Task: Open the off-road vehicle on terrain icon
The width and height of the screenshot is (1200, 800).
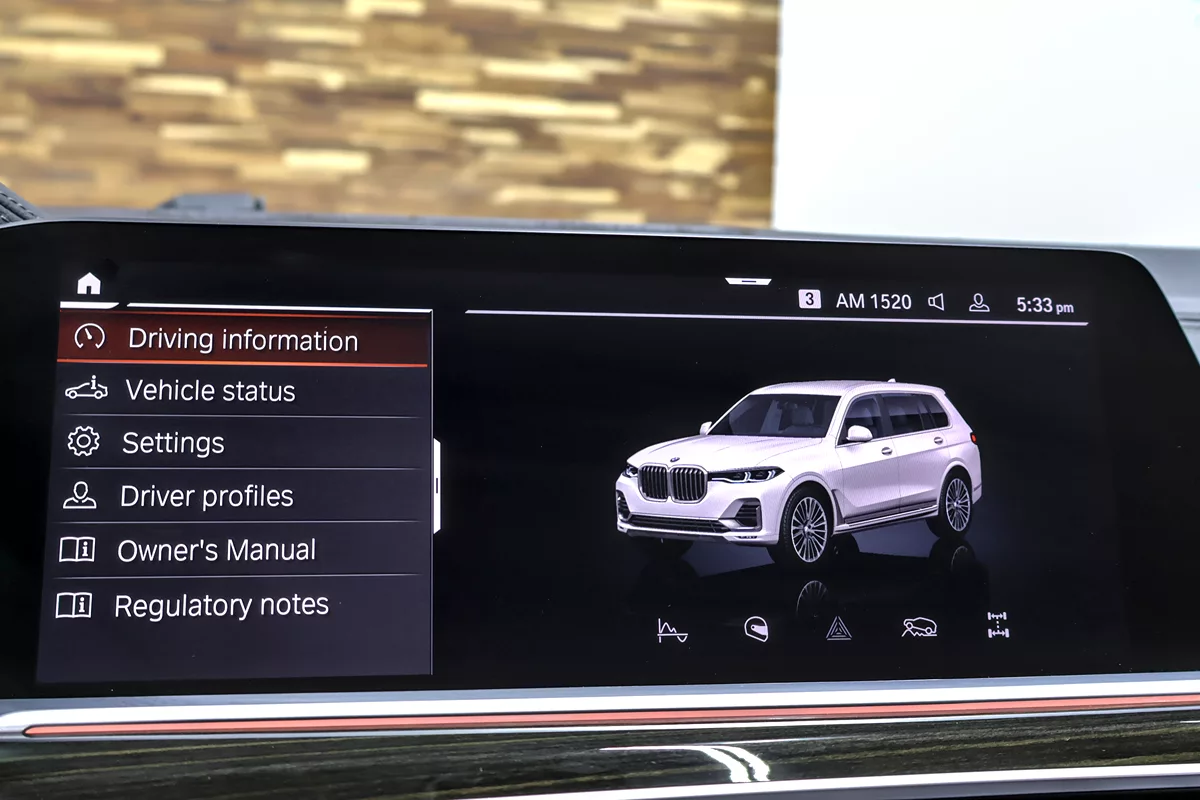Action: 919,628
